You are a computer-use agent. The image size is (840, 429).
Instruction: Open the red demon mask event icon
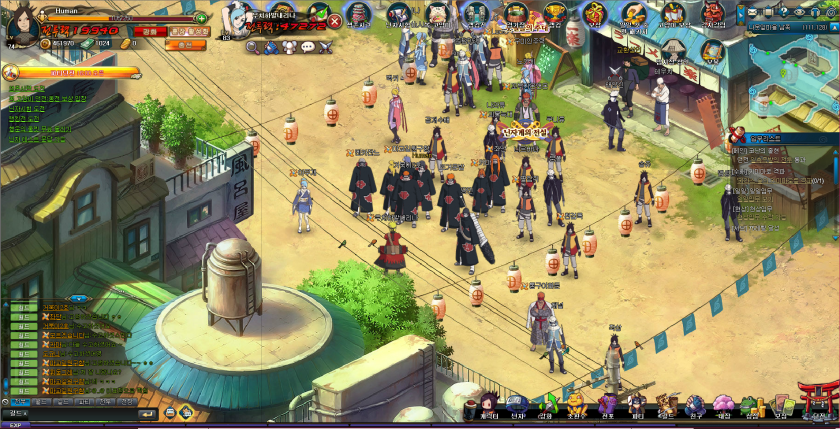714,14
